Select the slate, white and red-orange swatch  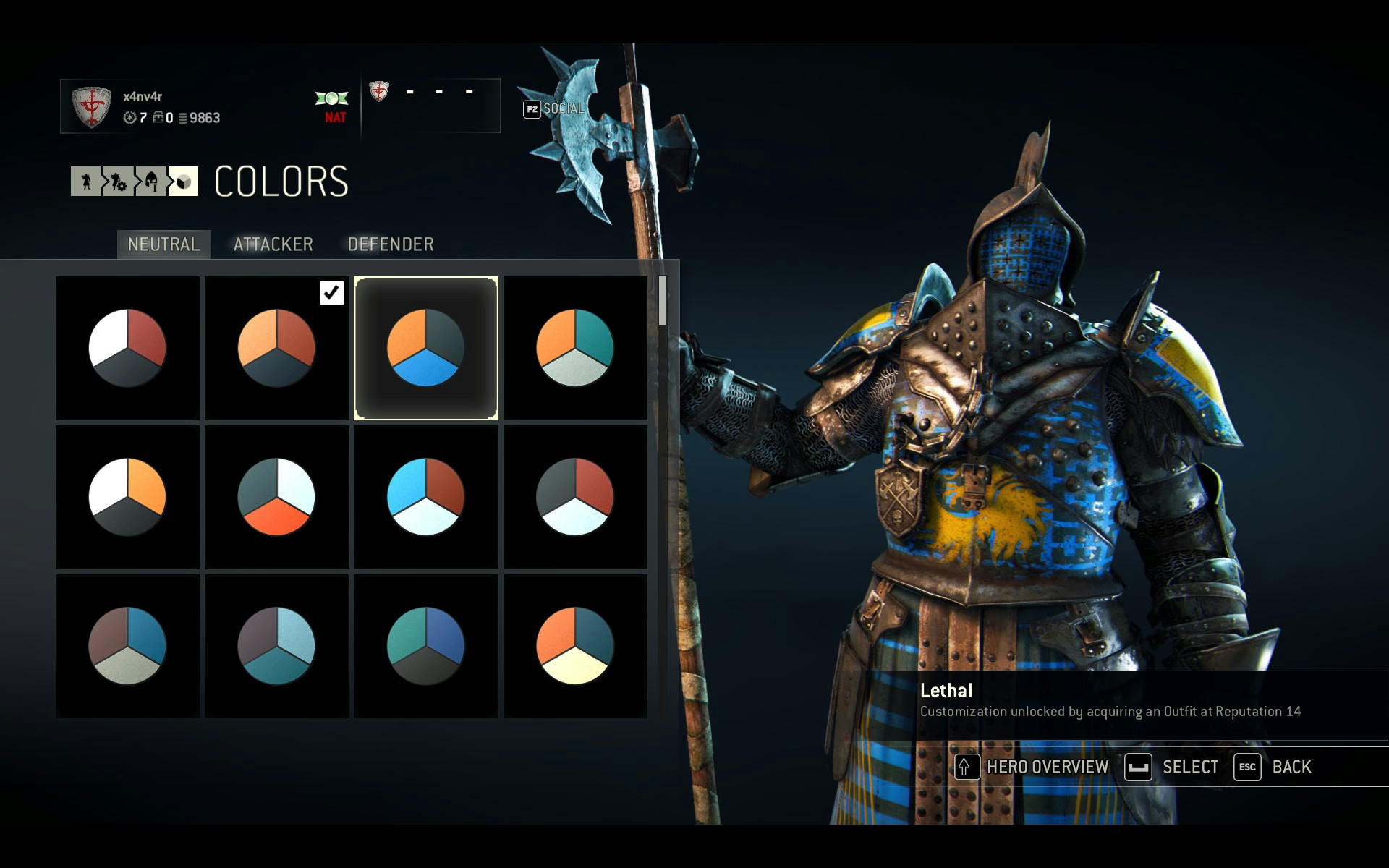click(x=276, y=497)
